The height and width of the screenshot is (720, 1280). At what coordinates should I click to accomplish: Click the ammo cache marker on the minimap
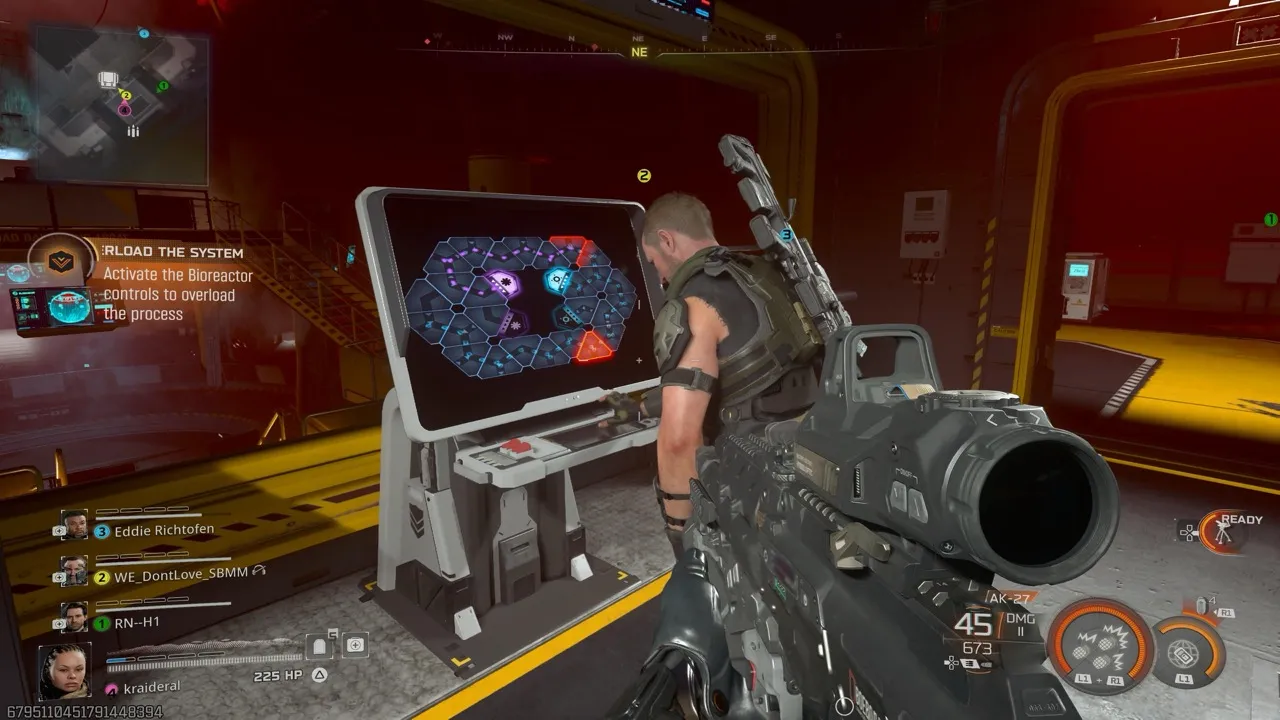pos(133,131)
